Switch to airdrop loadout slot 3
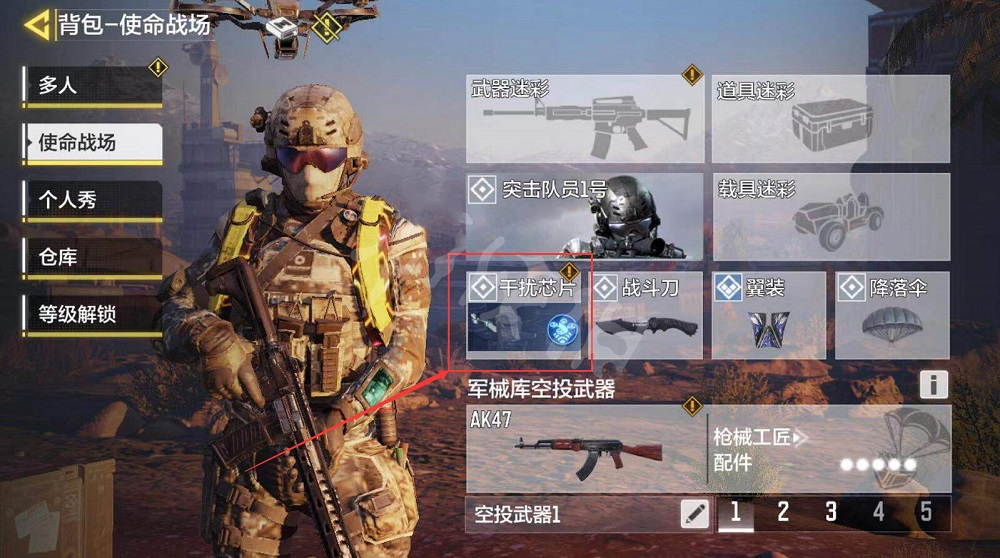This screenshot has width=1000, height=558. (831, 513)
